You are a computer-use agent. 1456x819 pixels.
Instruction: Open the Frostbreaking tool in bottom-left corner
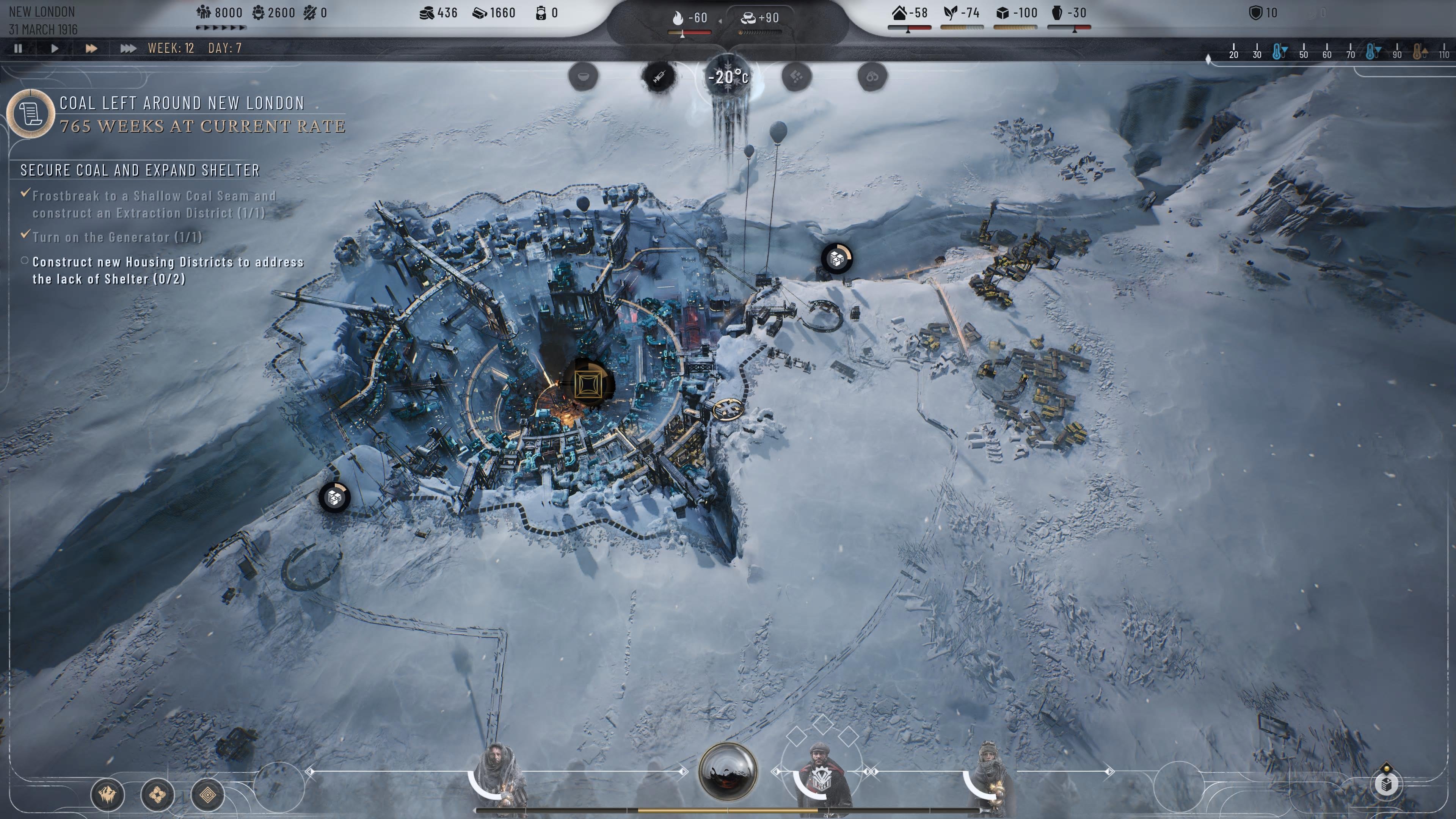tap(107, 795)
